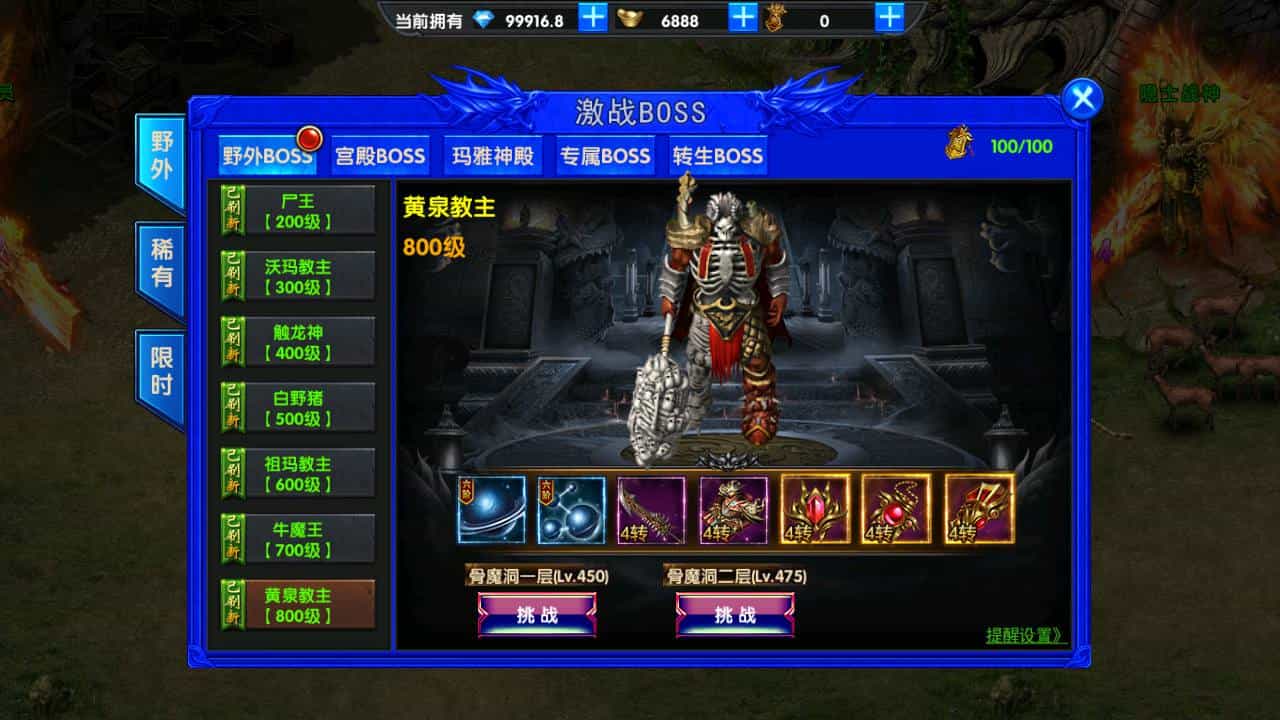Select the 尸王 200级 boss entry
Screen dimensions: 1280x720
[296, 212]
